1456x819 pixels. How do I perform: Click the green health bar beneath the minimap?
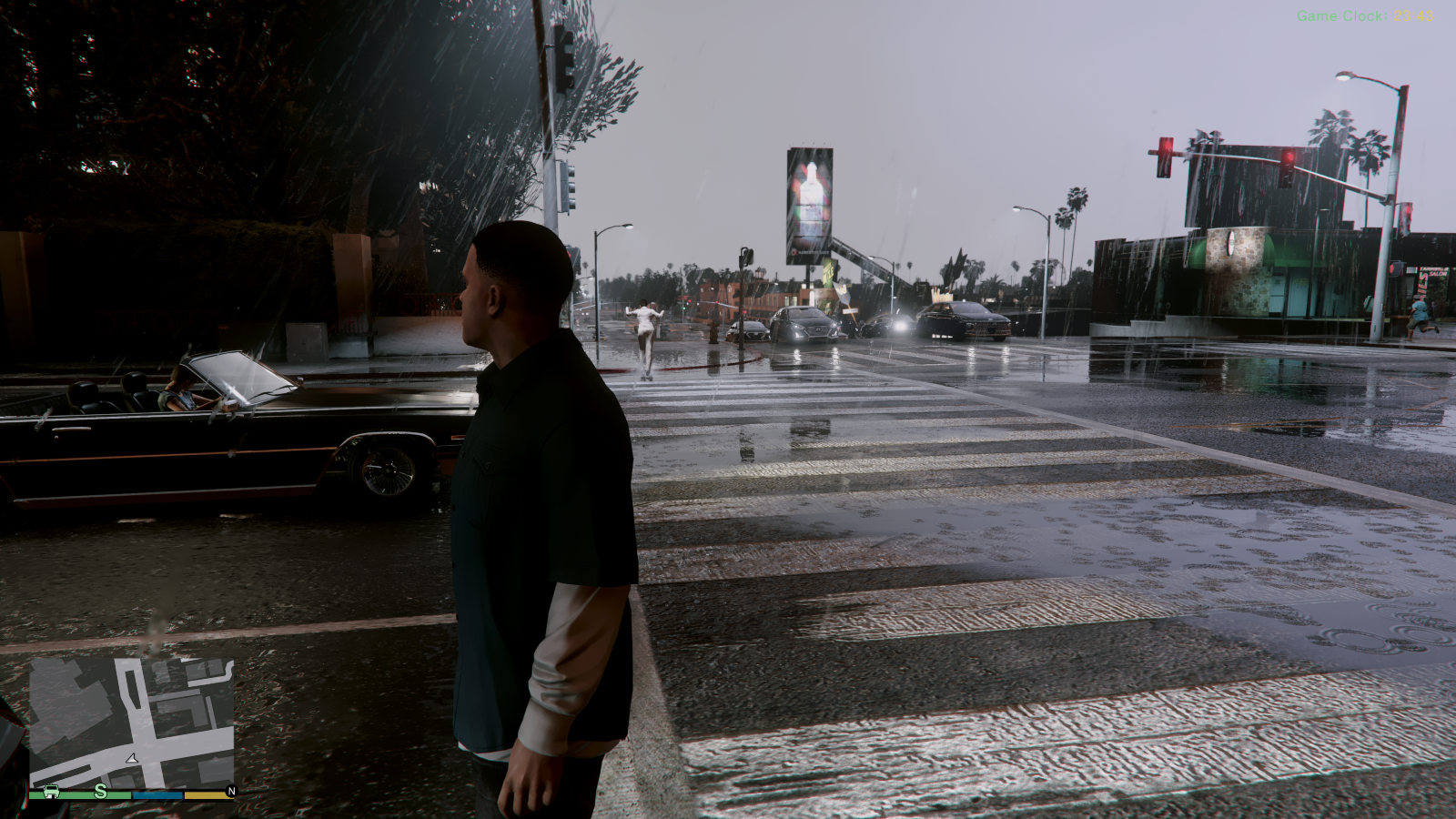pyautogui.click(x=77, y=794)
